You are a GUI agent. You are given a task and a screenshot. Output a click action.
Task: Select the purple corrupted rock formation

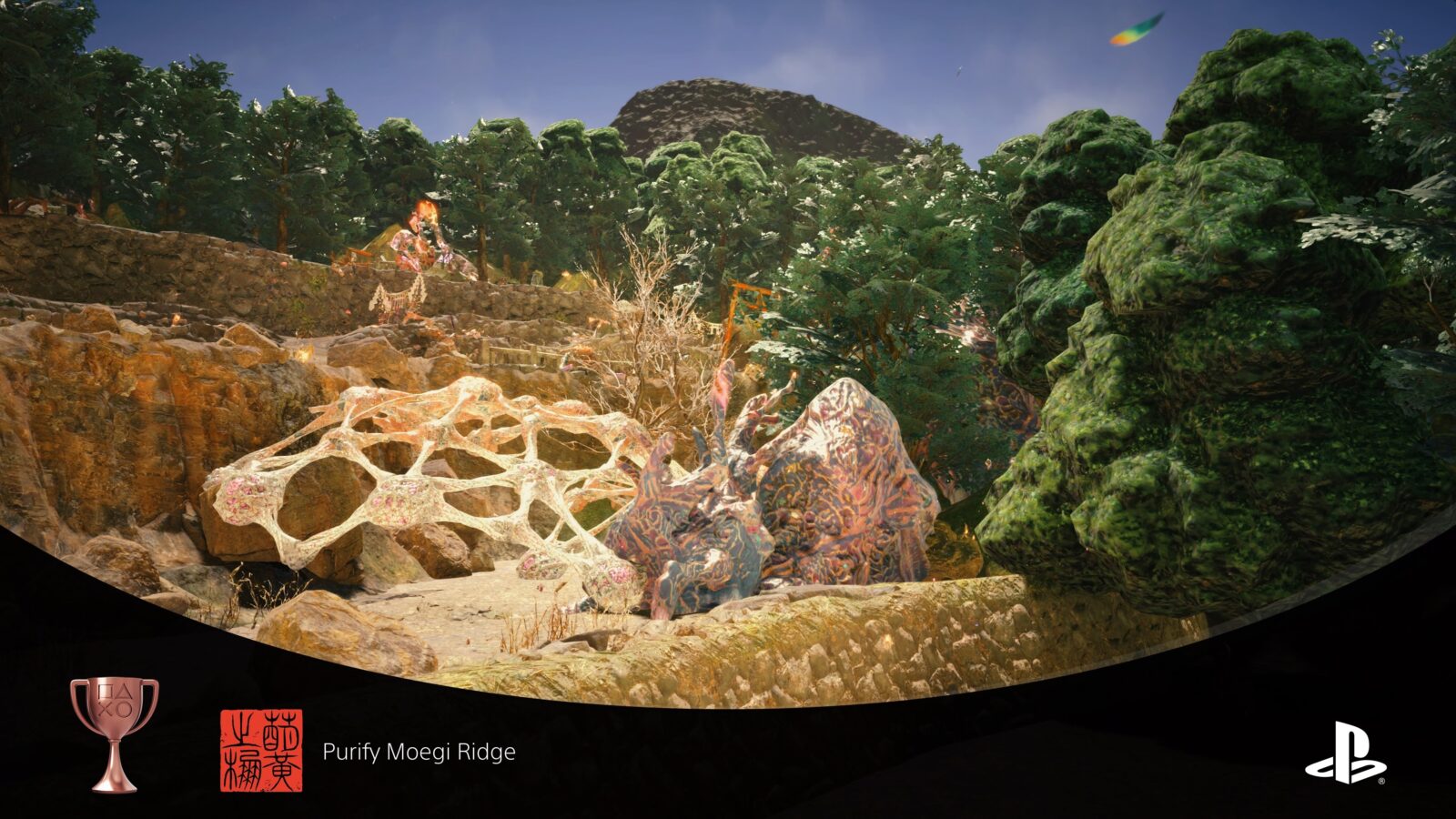pyautogui.click(x=819, y=482)
